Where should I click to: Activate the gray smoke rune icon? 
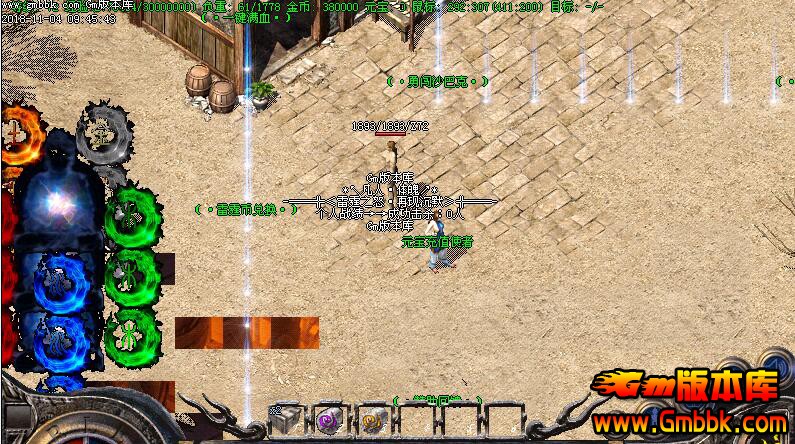coord(102,131)
